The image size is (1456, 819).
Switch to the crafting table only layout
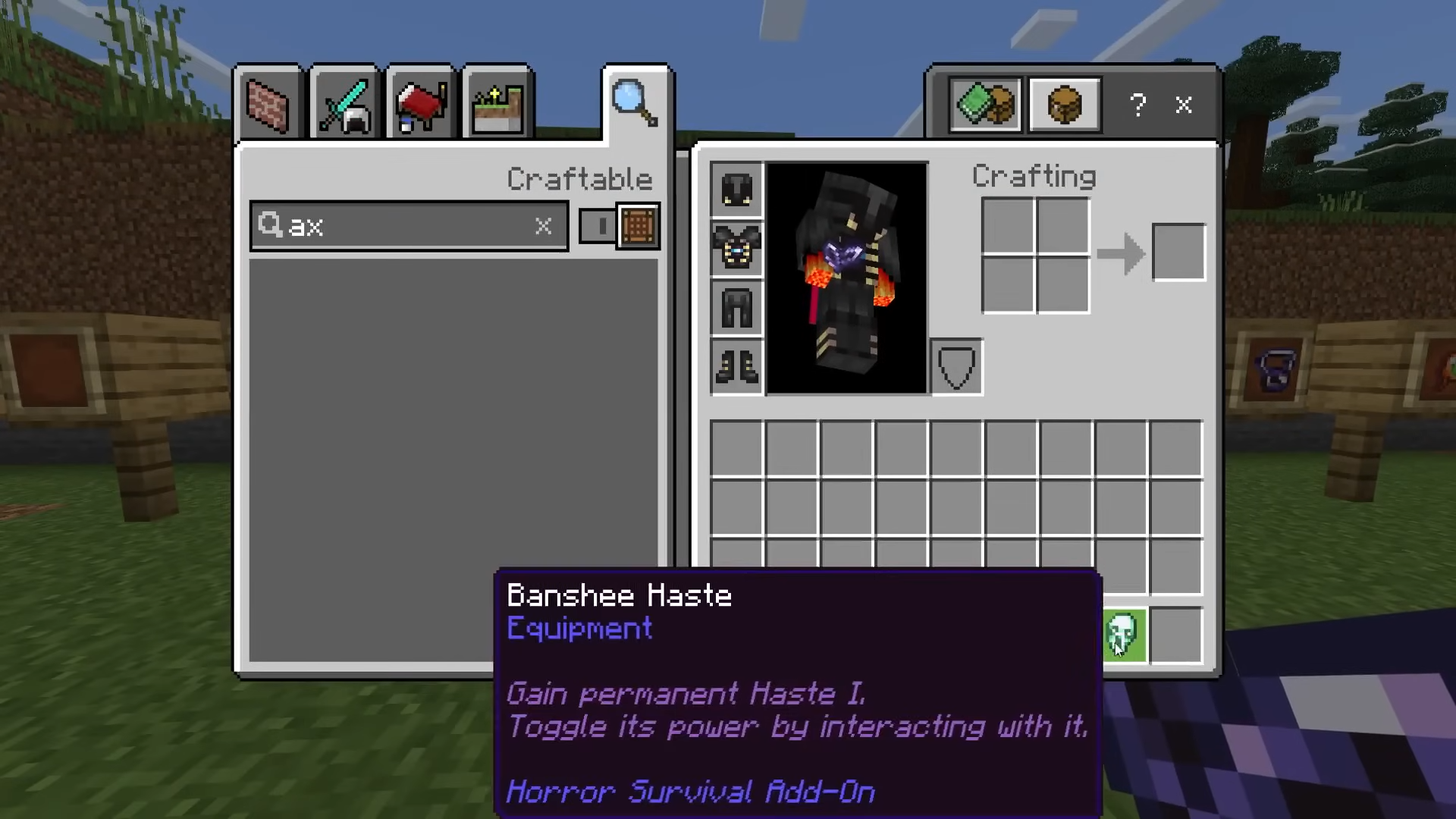tap(1065, 105)
